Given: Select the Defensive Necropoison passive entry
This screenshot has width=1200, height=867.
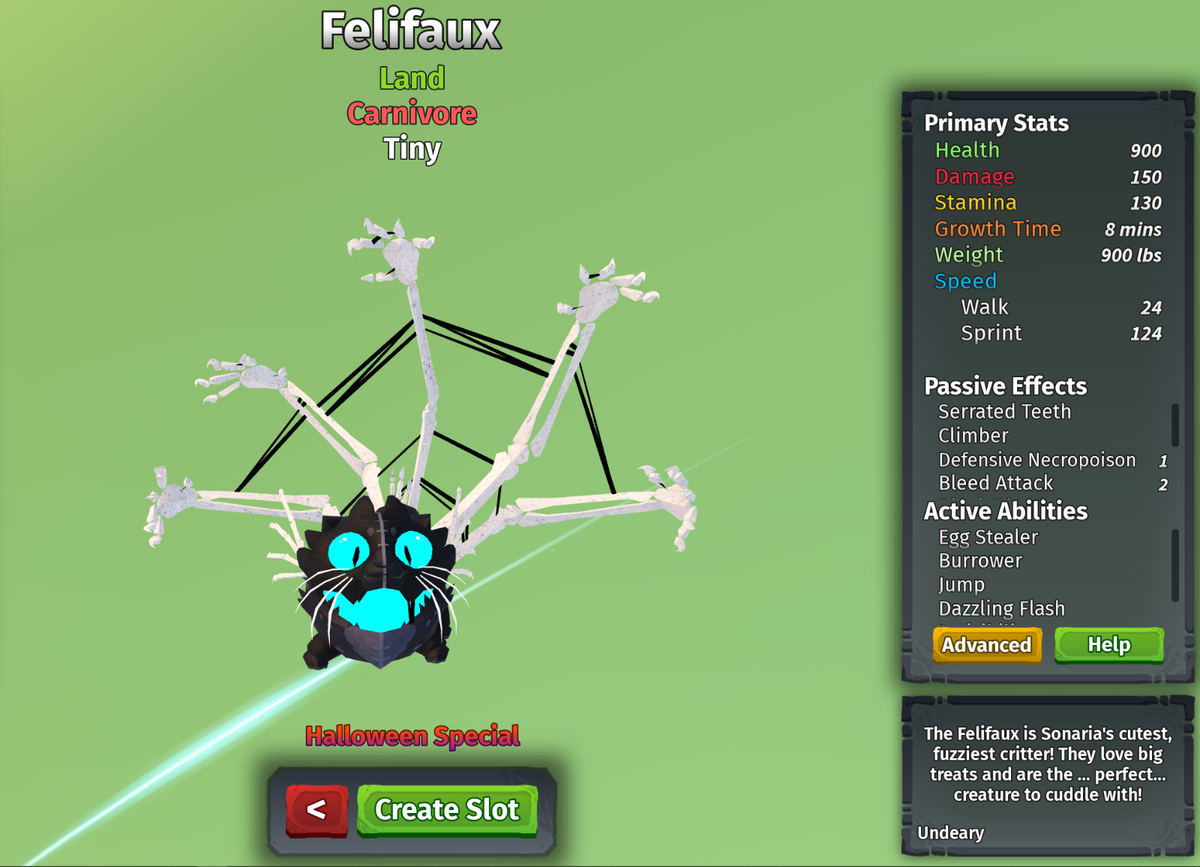Looking at the screenshot, I should tap(1037, 460).
